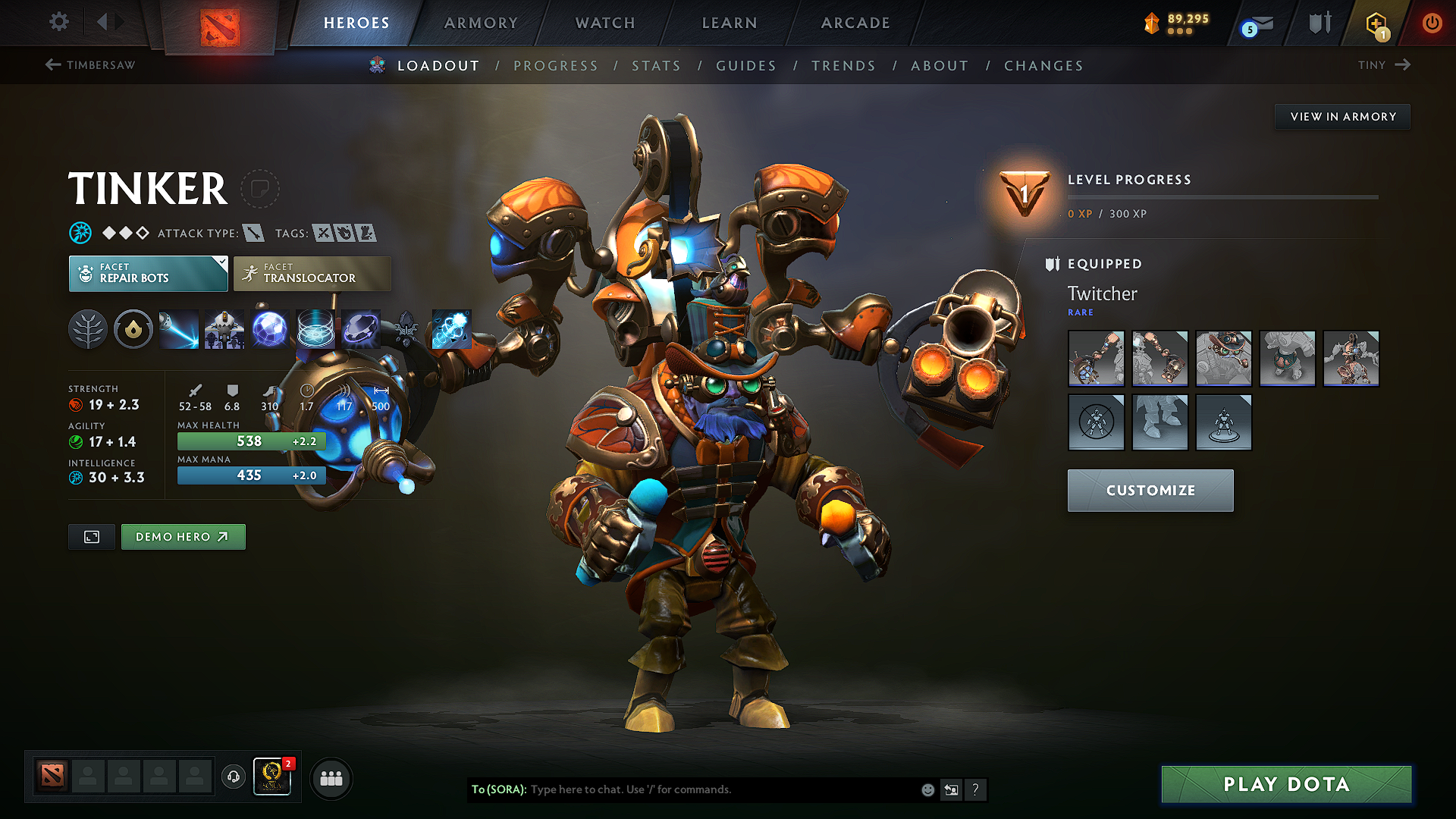Switch to the Translocator facet

(x=312, y=273)
